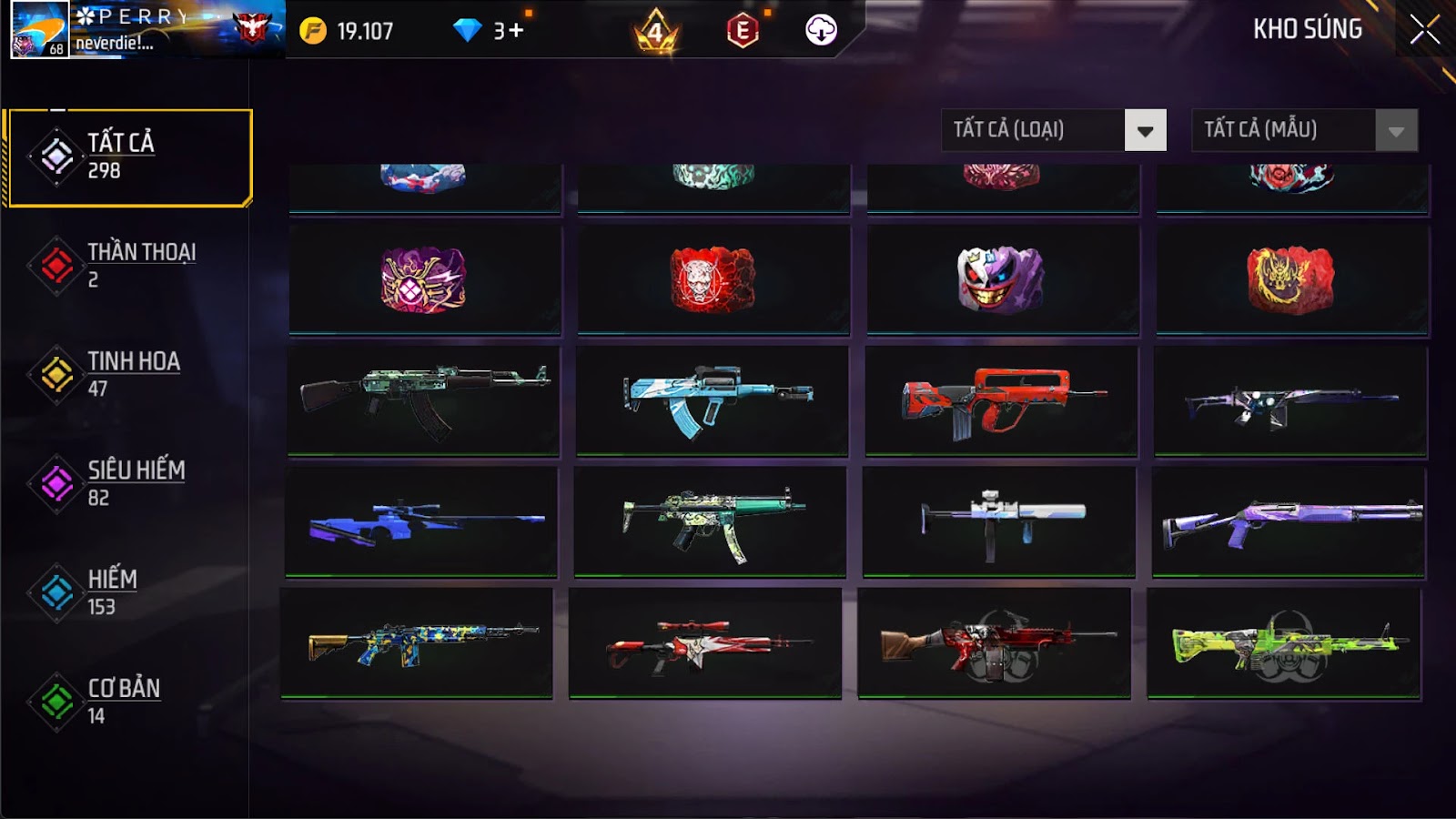Choose the lime green biohazard machine gun skin
1456x819 pixels.
1284,642
